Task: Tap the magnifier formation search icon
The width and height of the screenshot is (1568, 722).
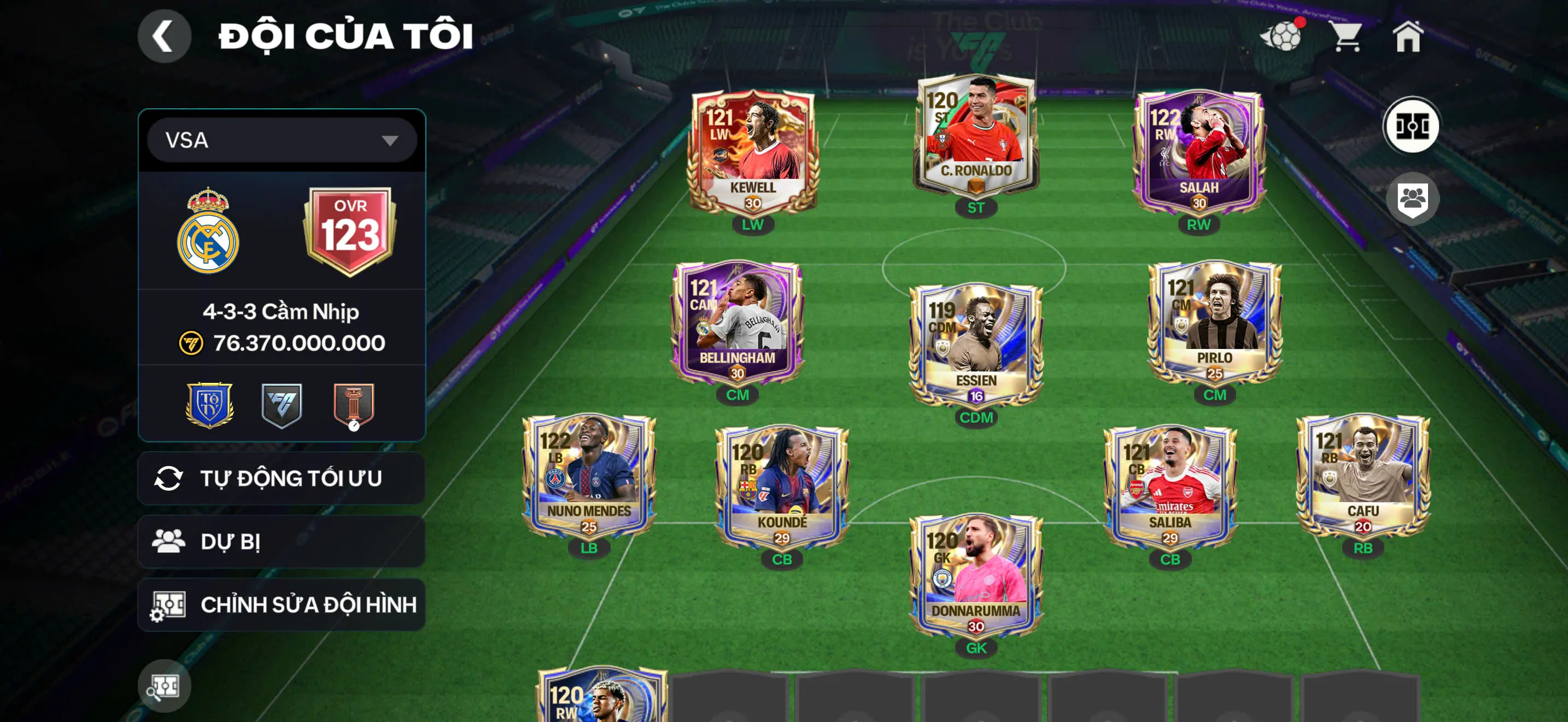Action: point(163,686)
